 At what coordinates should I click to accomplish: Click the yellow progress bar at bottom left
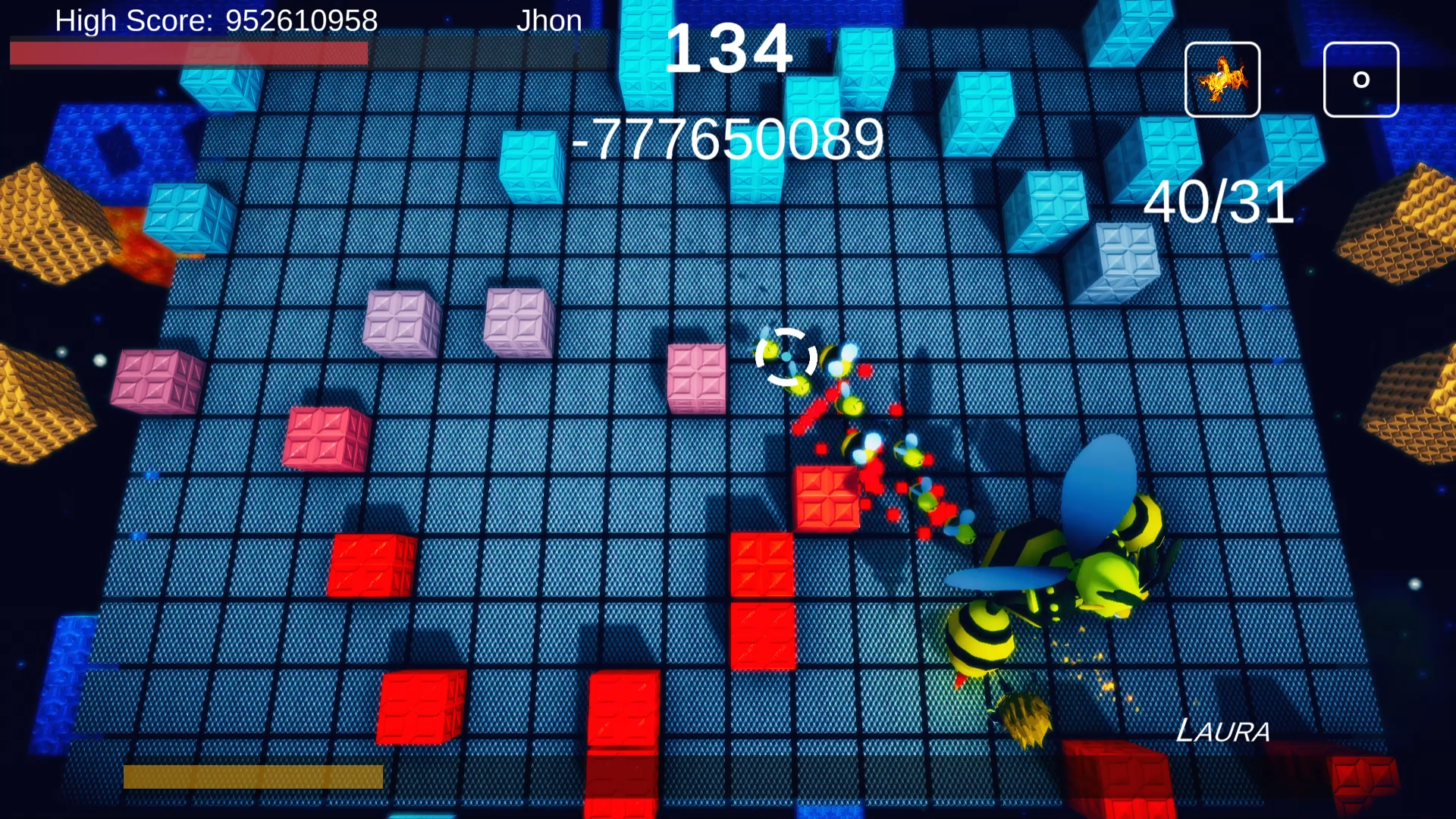tap(254, 775)
